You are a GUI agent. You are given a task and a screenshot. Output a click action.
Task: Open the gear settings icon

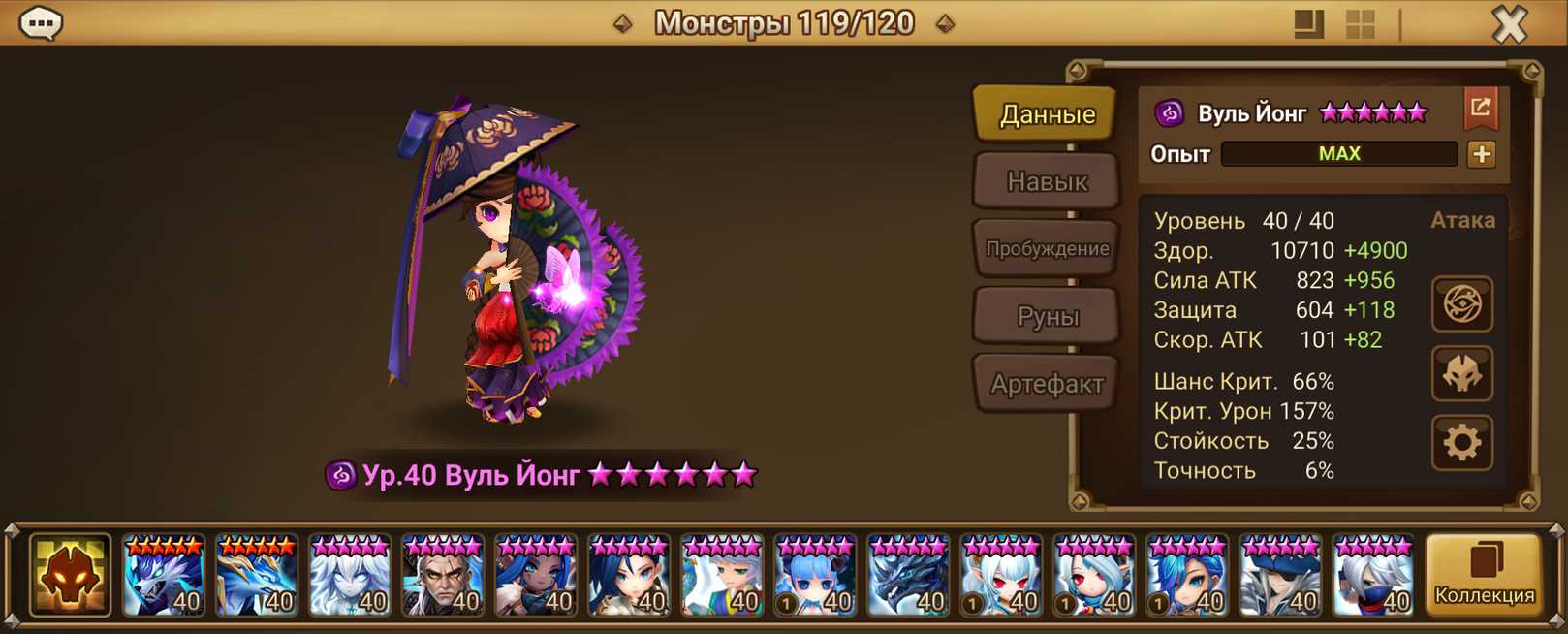[x=1461, y=443]
